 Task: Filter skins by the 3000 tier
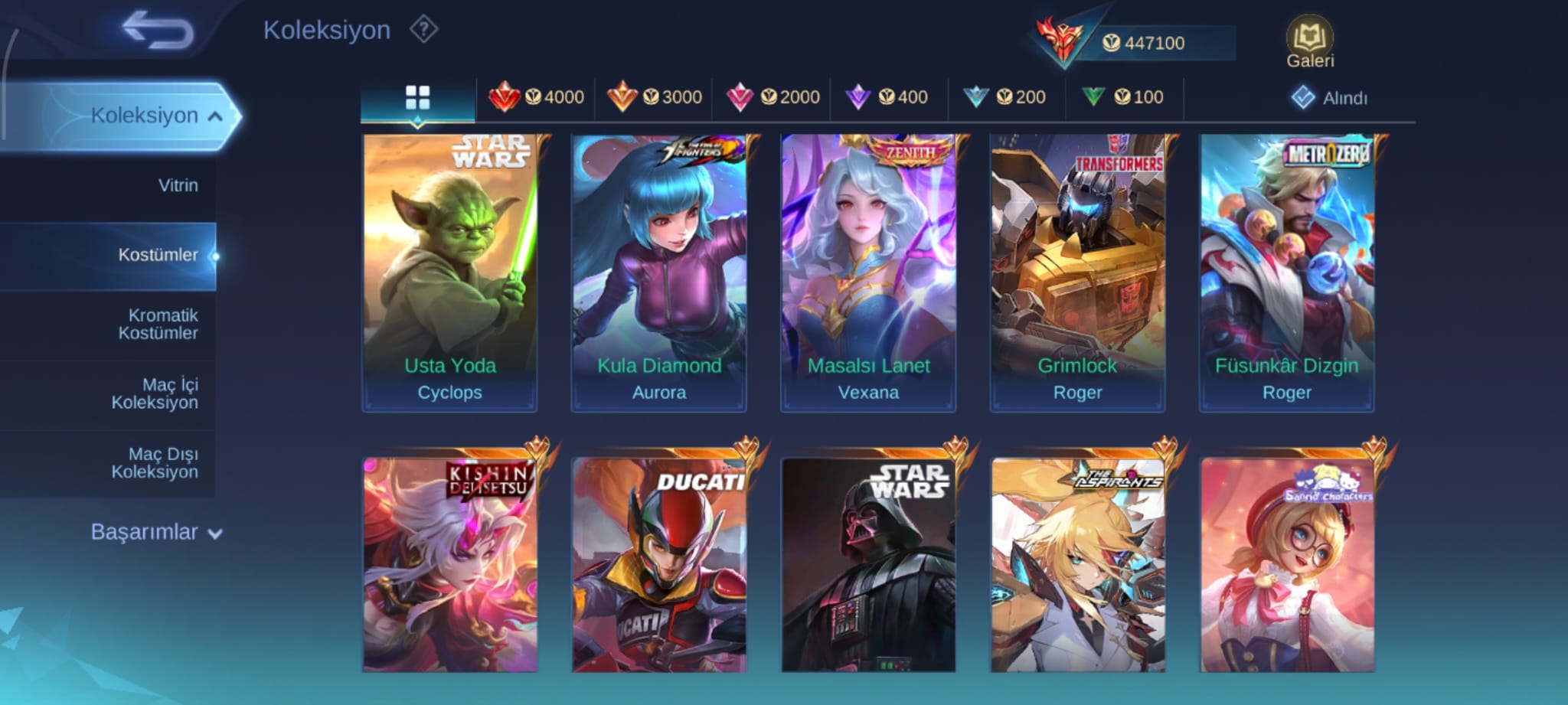click(654, 98)
